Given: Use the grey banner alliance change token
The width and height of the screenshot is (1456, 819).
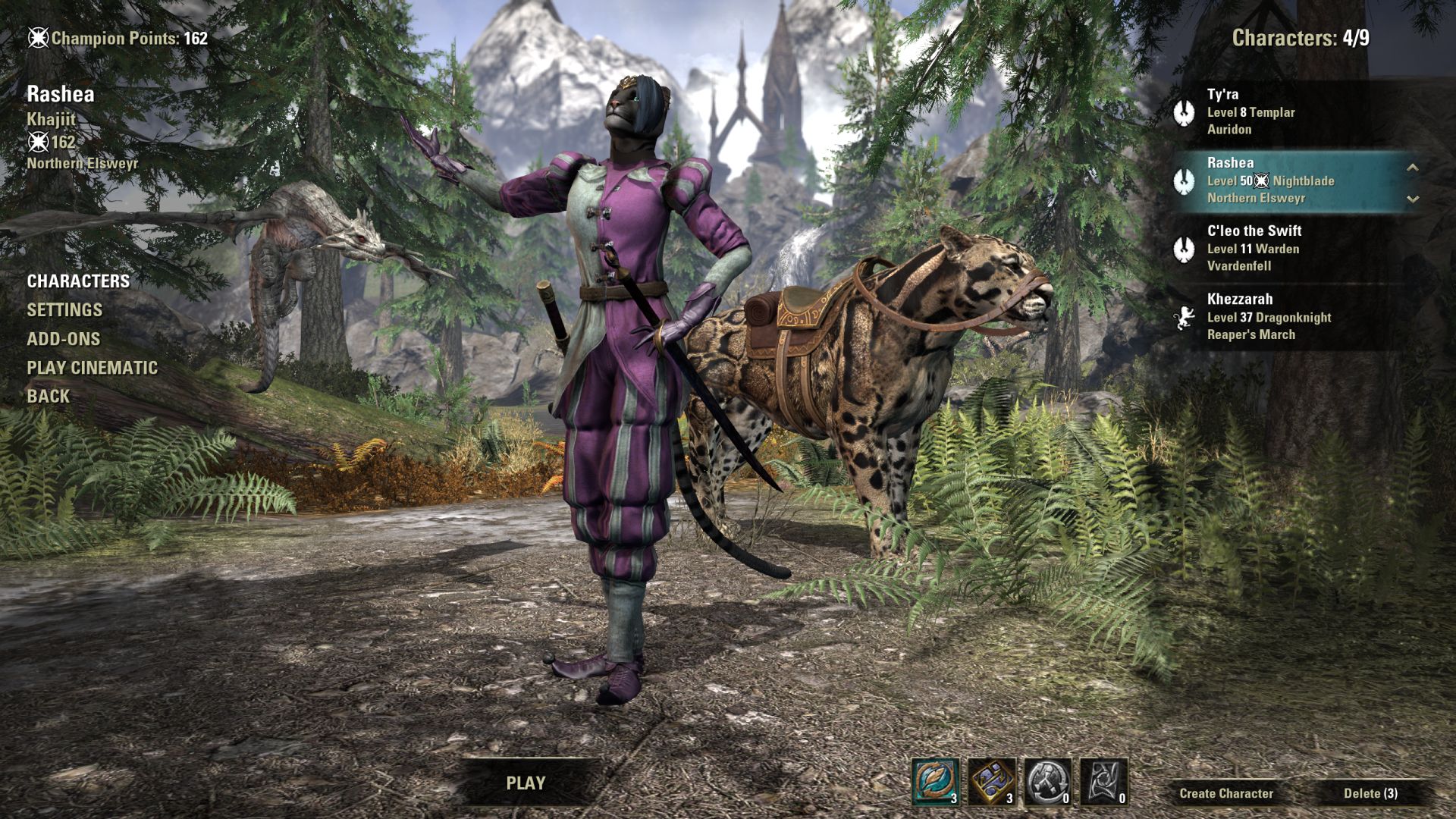Looking at the screenshot, I should tap(1103, 782).
